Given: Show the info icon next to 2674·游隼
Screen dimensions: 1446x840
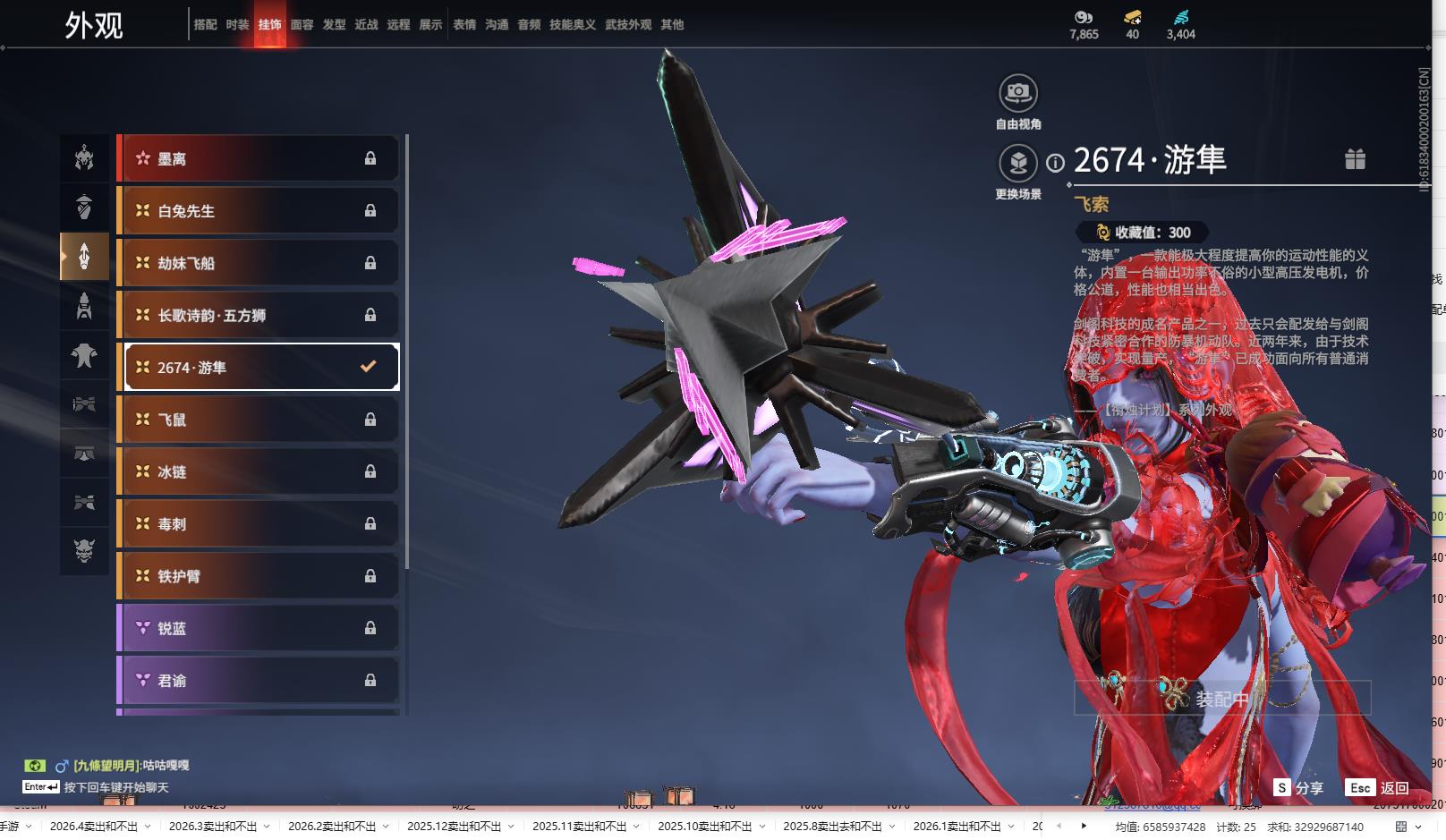Looking at the screenshot, I should pyautogui.click(x=1056, y=163).
